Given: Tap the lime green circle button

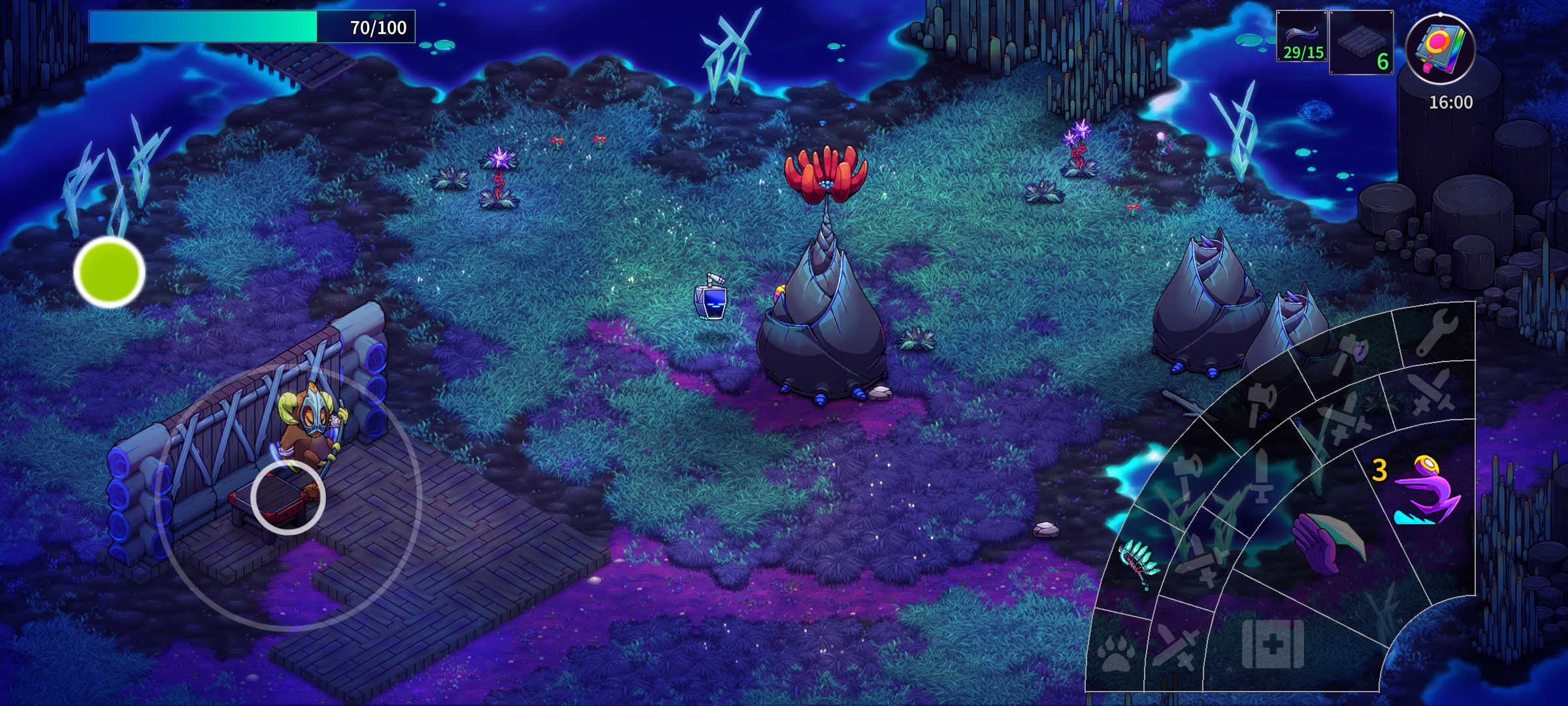Looking at the screenshot, I should (109, 272).
